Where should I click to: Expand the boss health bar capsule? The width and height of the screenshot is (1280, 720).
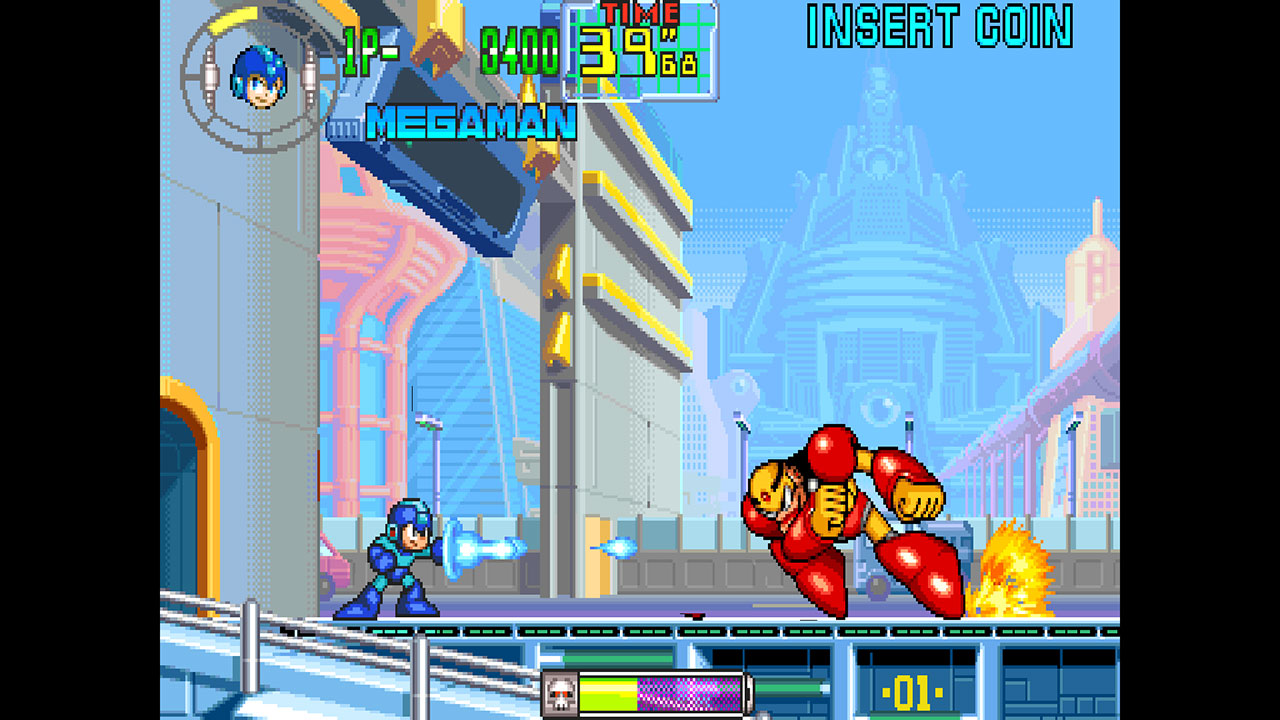[x=650, y=691]
